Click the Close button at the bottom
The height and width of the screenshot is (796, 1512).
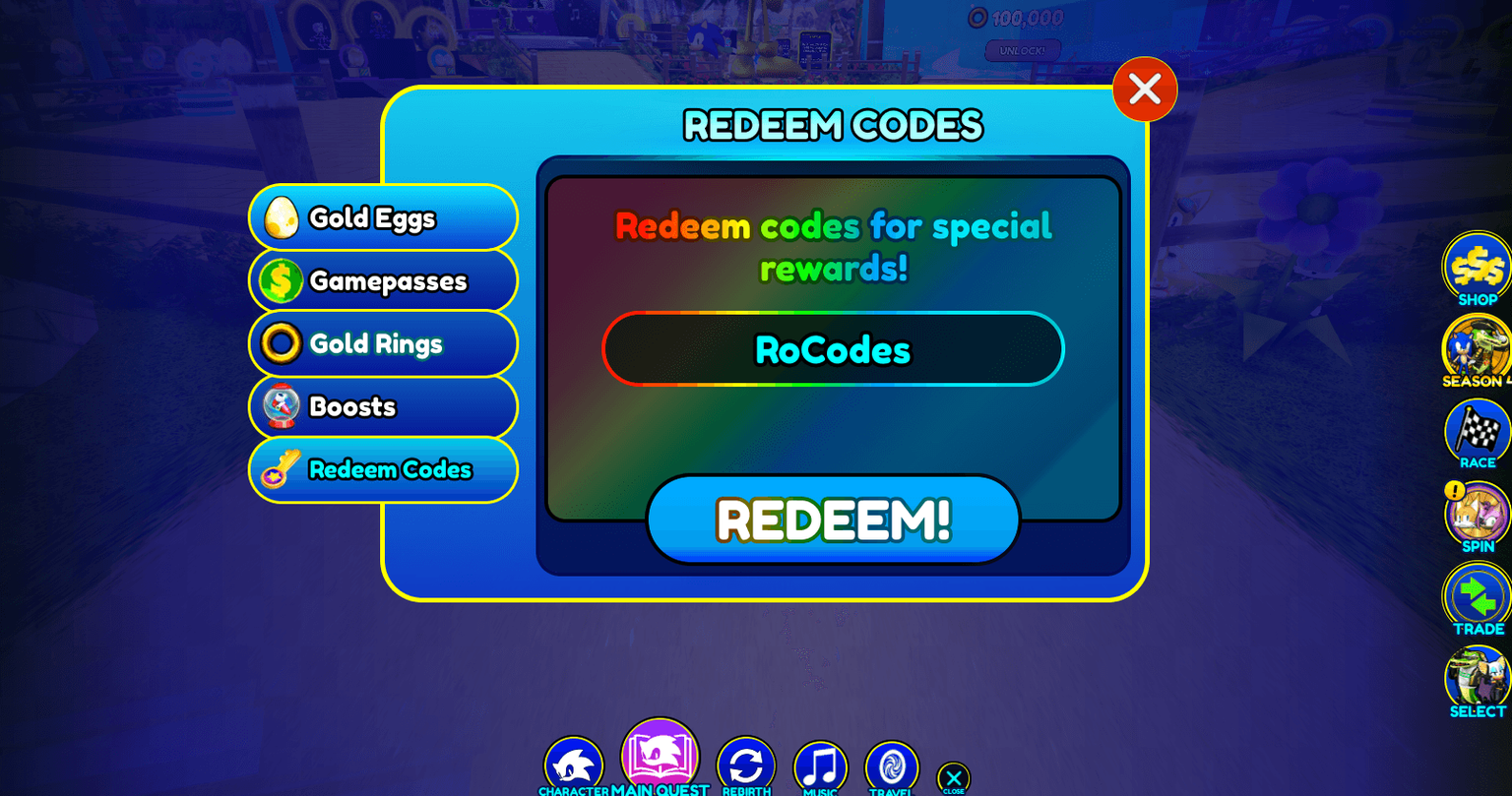click(x=952, y=777)
